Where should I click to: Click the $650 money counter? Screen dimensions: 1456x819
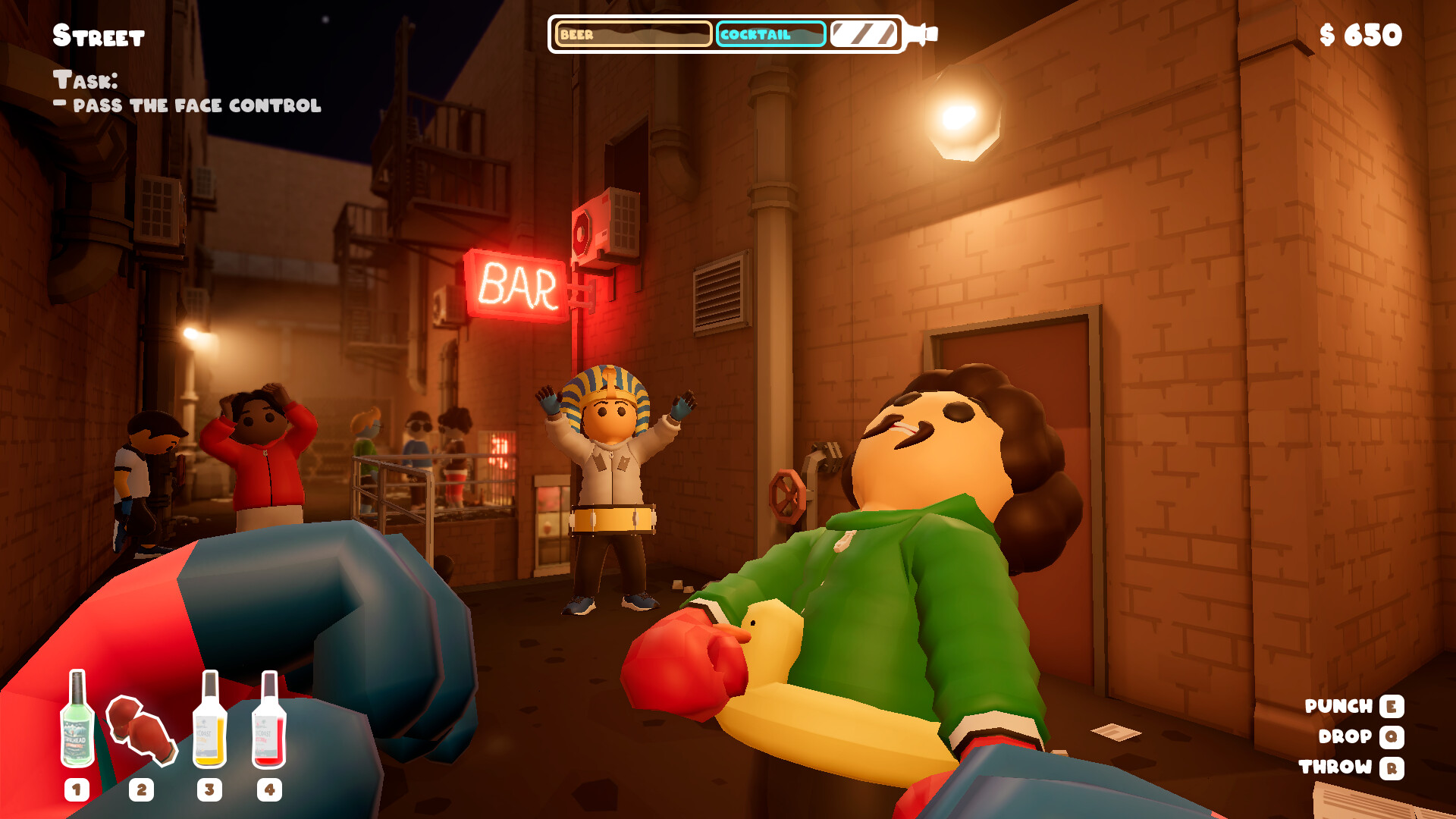(x=1362, y=34)
